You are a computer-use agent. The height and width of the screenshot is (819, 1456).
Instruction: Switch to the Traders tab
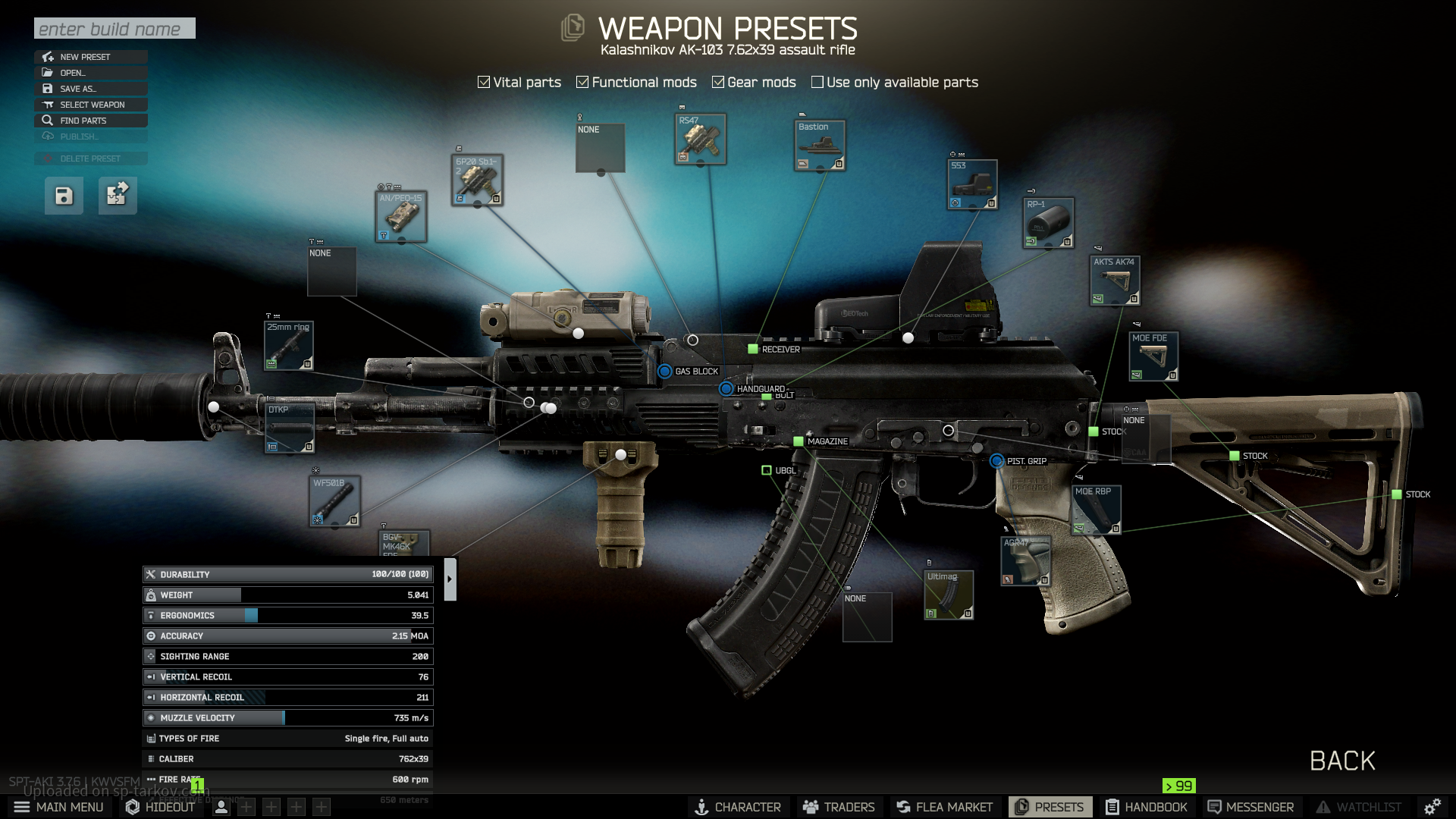coord(839,807)
